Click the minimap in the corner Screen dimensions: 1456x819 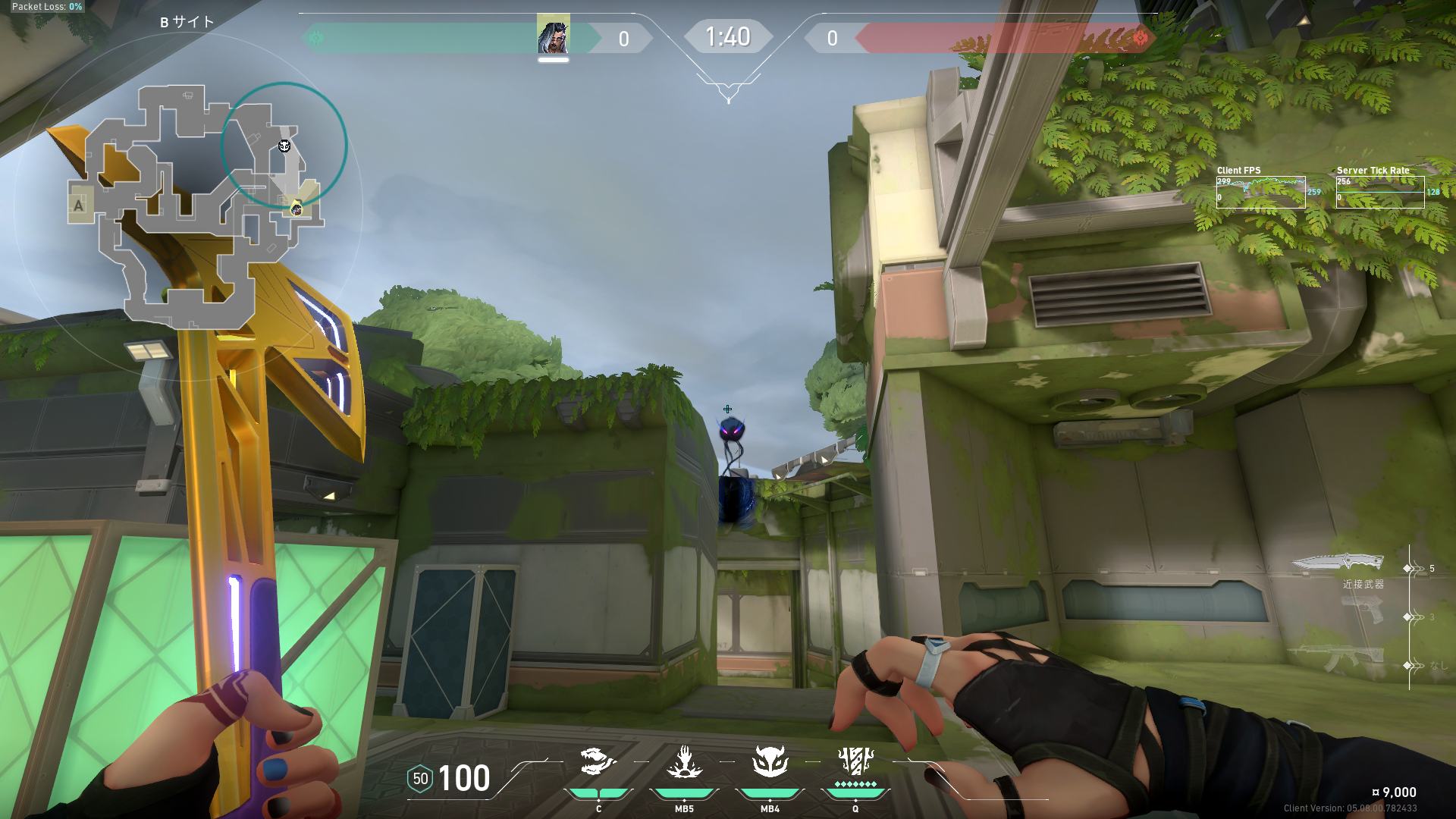196,206
